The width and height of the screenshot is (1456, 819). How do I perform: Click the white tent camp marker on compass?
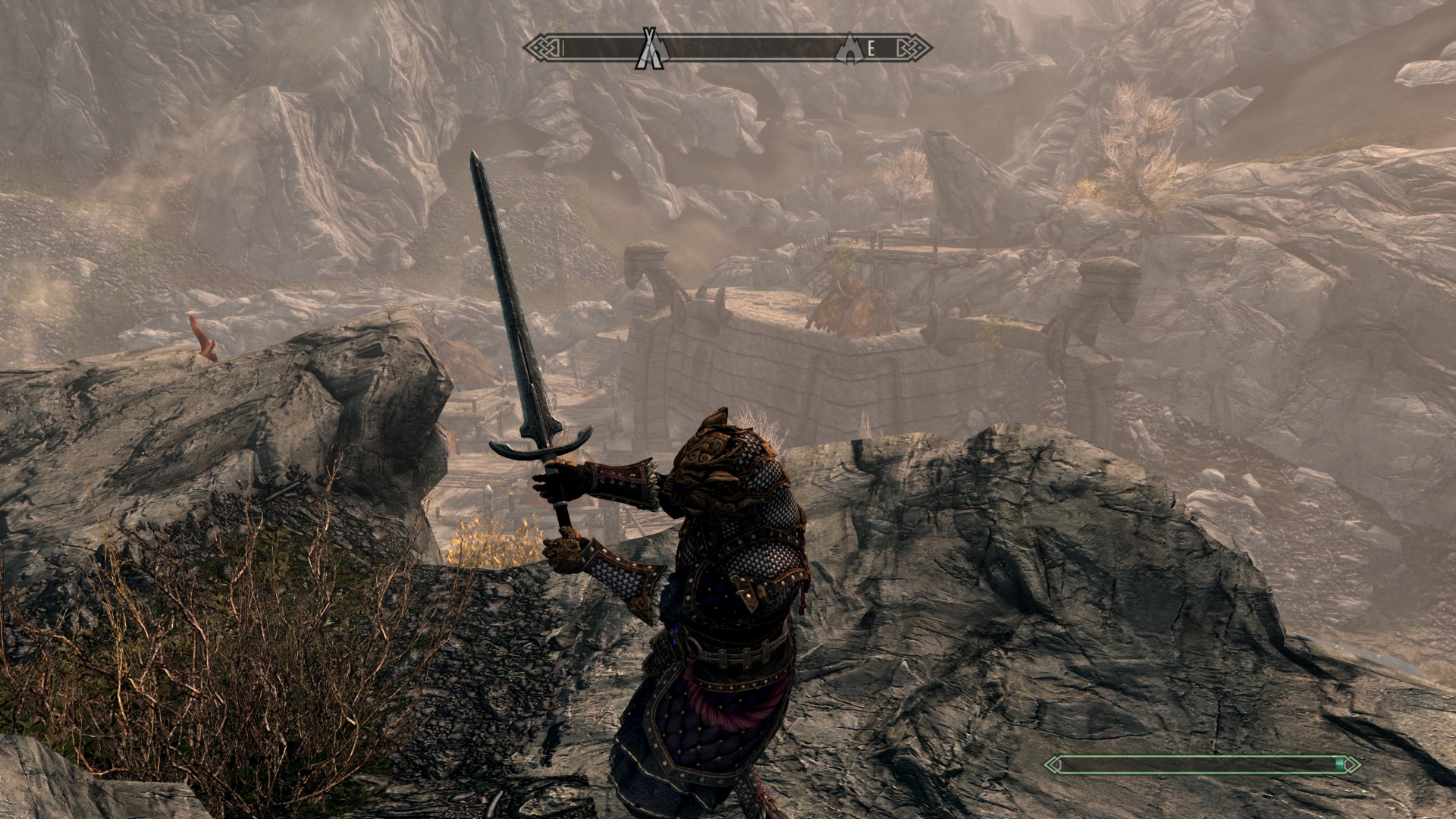coord(651,49)
